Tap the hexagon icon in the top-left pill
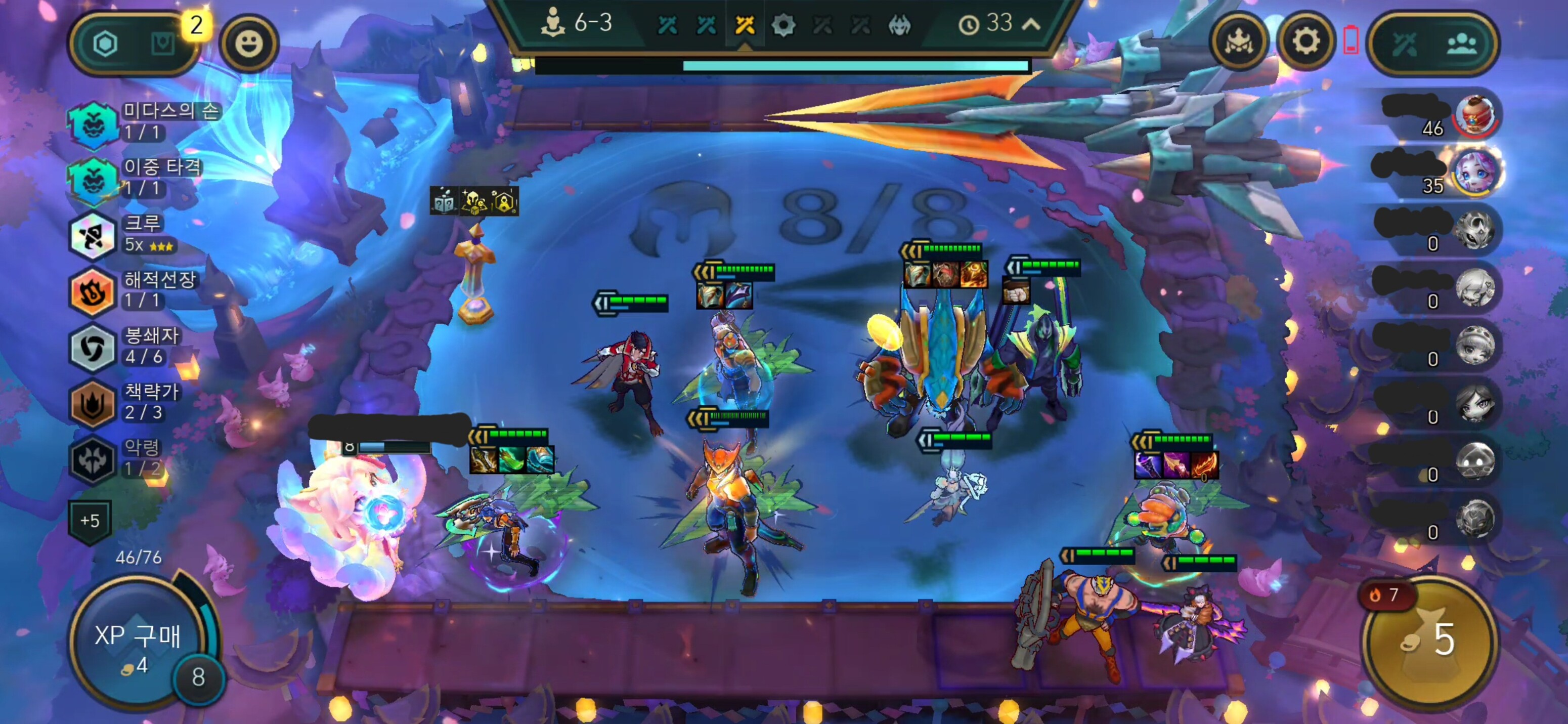This screenshot has width=1568, height=724. 105,44
